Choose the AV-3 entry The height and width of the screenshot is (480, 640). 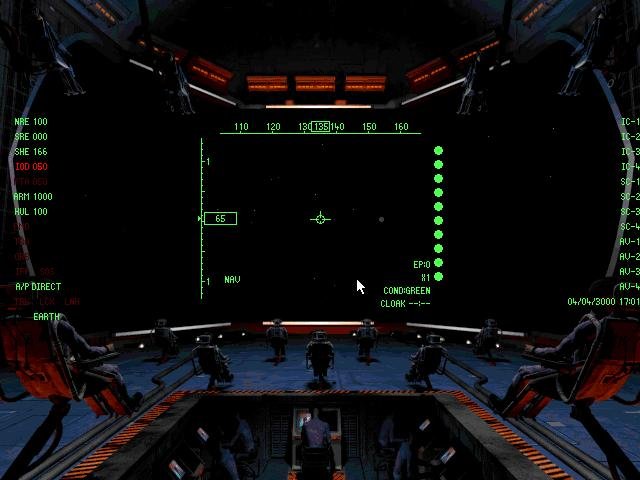tap(630, 272)
